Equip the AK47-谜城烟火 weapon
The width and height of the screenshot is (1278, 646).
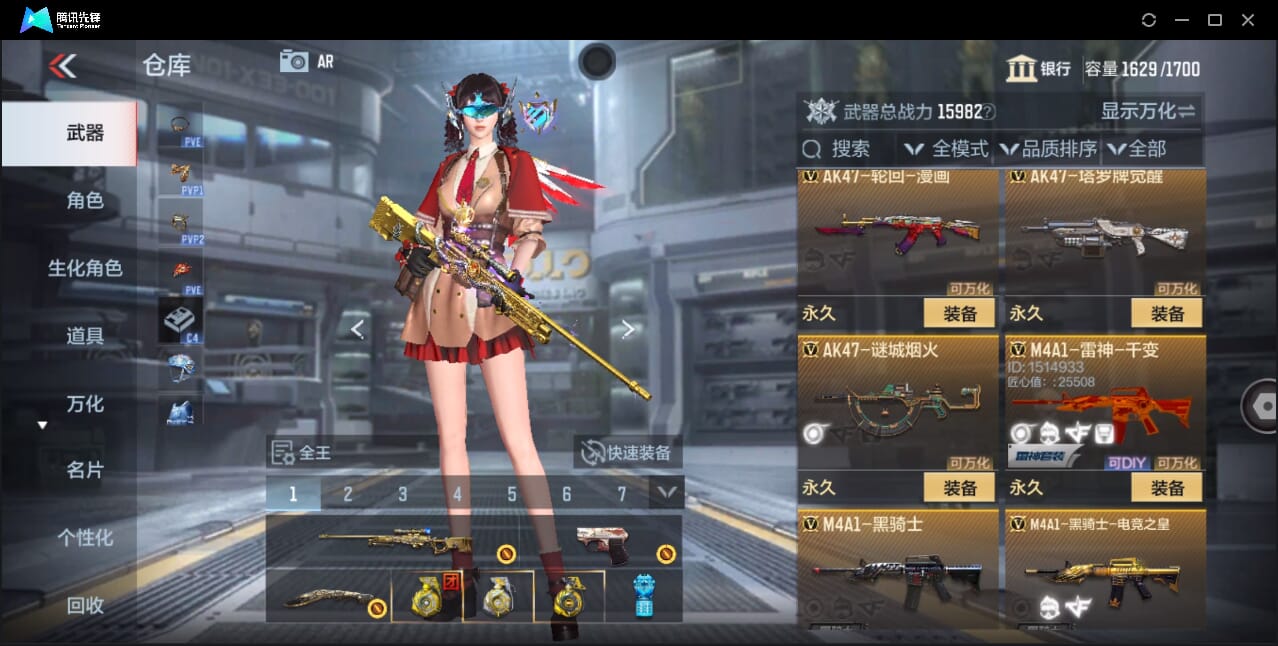click(959, 488)
